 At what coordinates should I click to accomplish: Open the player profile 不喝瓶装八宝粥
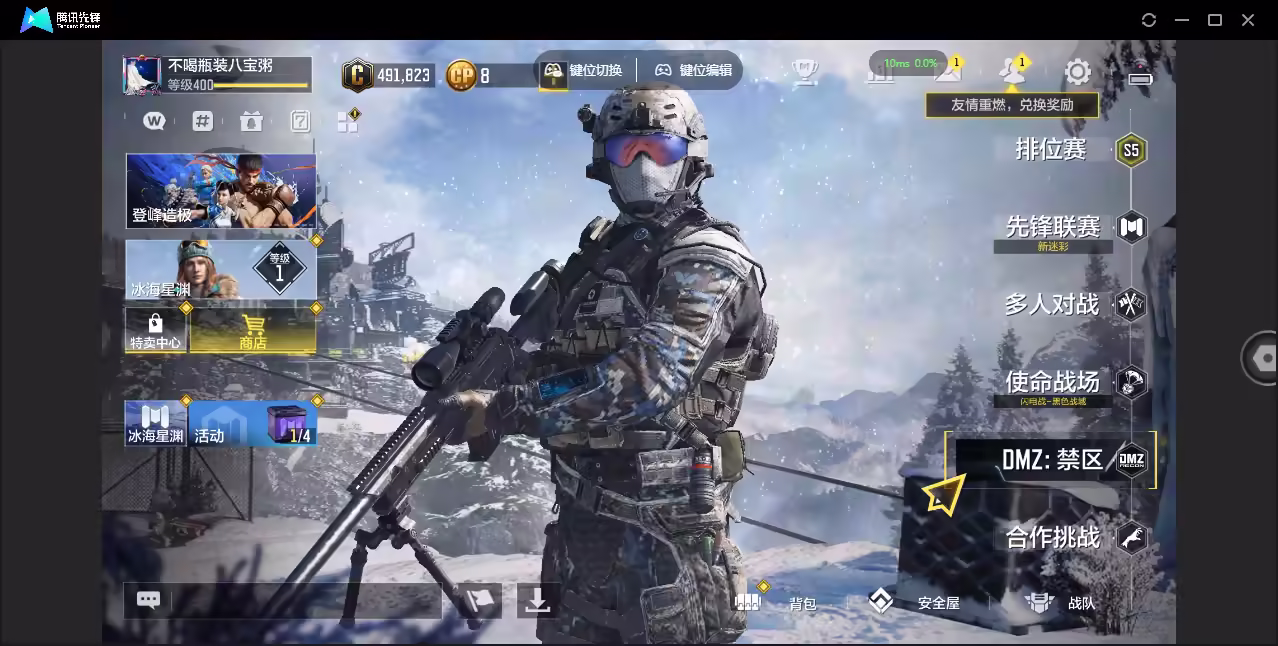pyautogui.click(x=217, y=75)
